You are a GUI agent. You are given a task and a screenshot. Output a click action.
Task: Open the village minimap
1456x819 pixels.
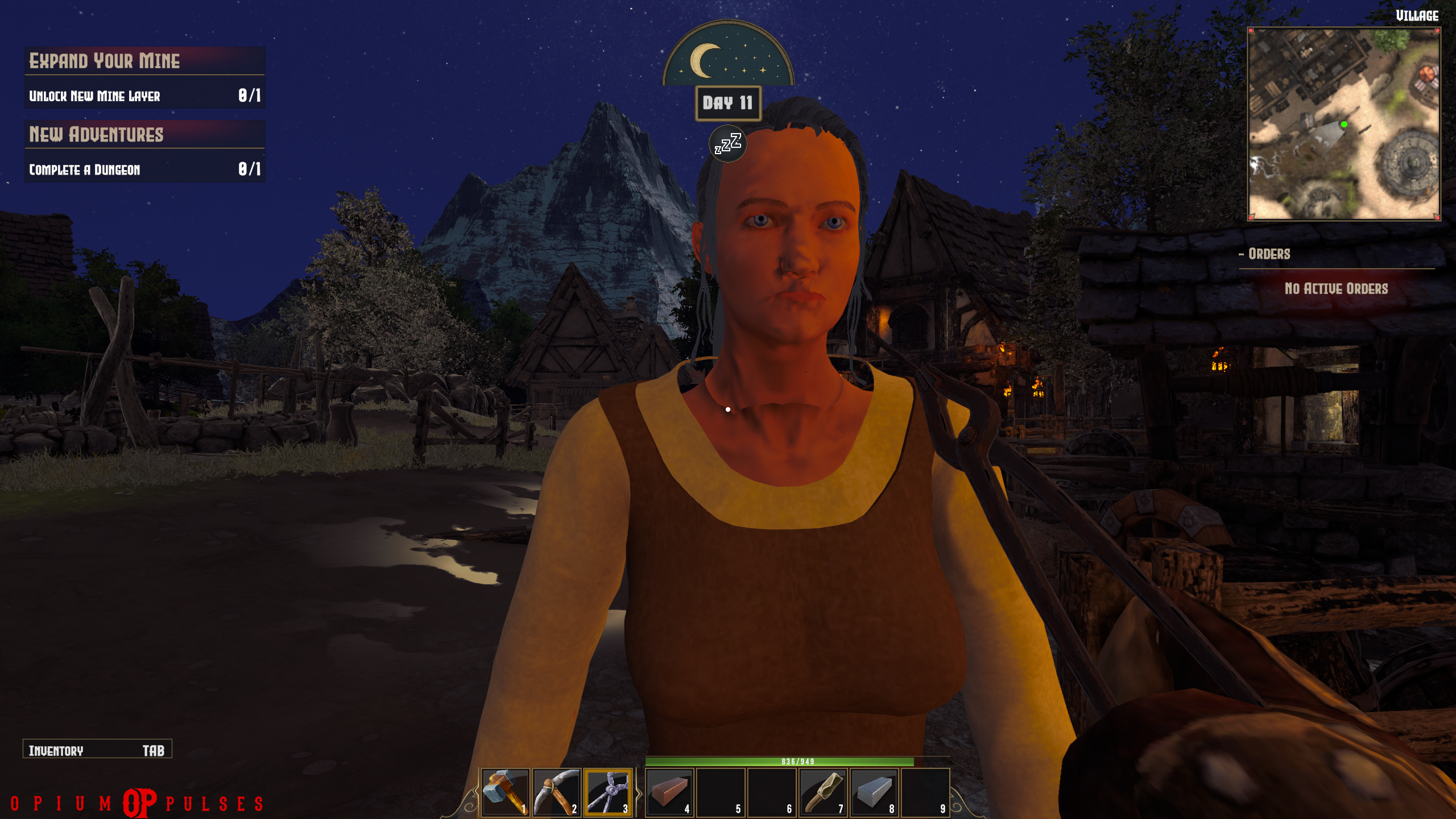tap(1343, 123)
